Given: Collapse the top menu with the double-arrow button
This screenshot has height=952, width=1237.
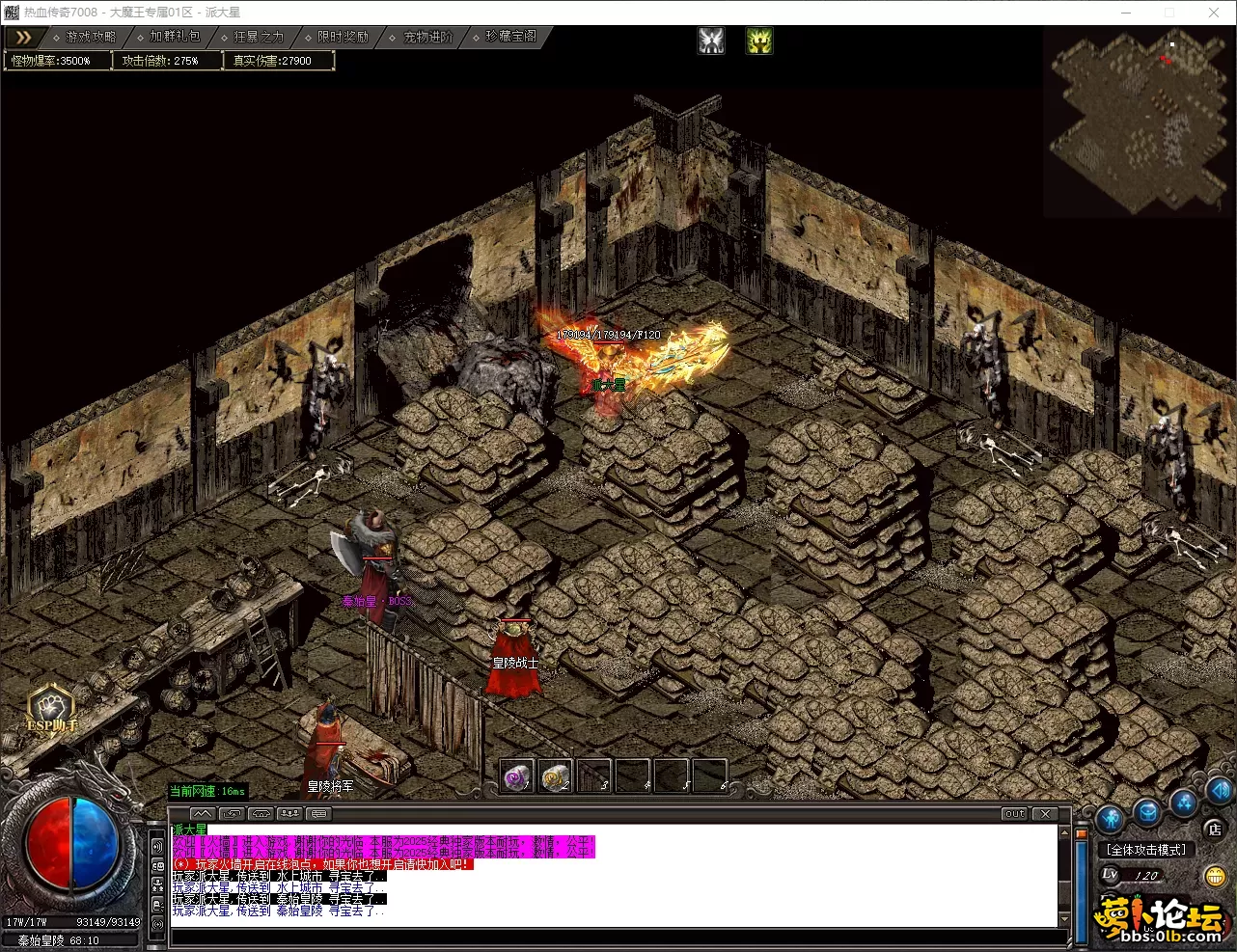Looking at the screenshot, I should click(23, 38).
